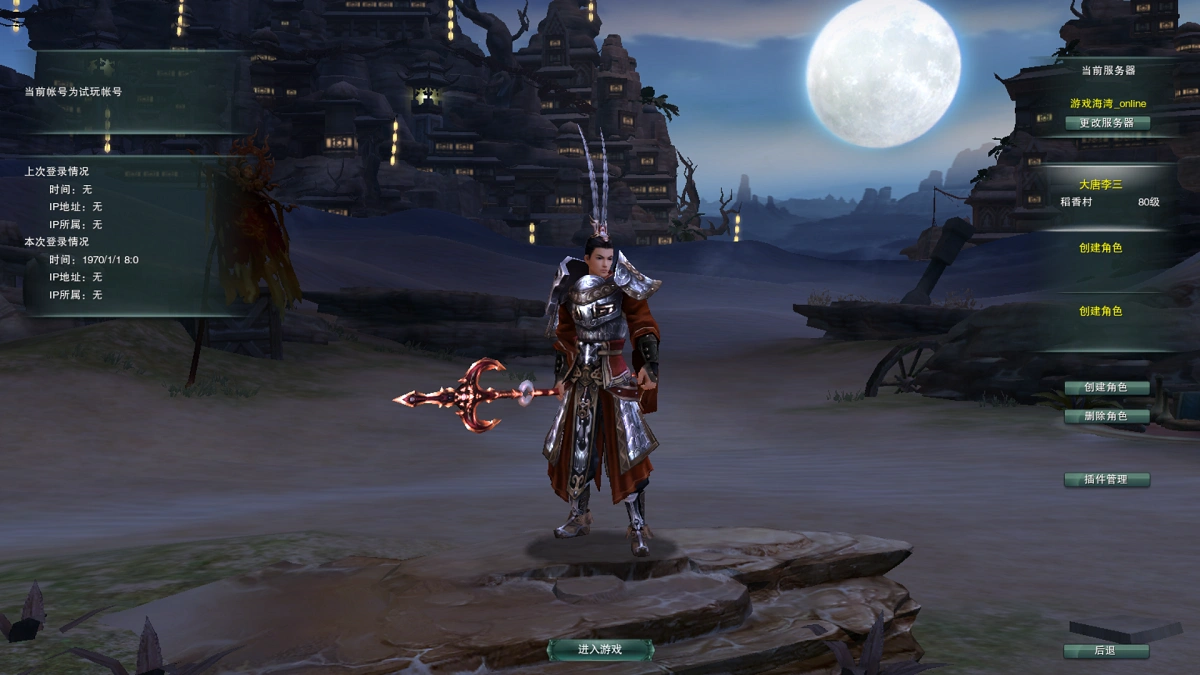Open 插件管理 plugin management
This screenshot has width=1200, height=675.
(x=1106, y=479)
